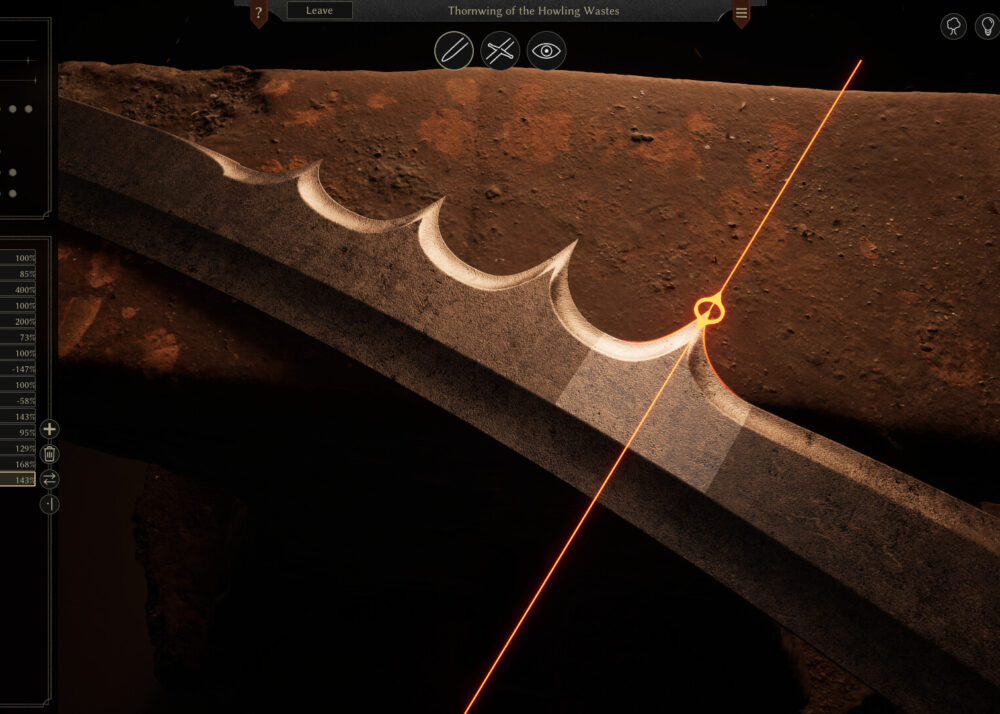
Task: Select the single blade view mode
Action: click(x=454, y=50)
